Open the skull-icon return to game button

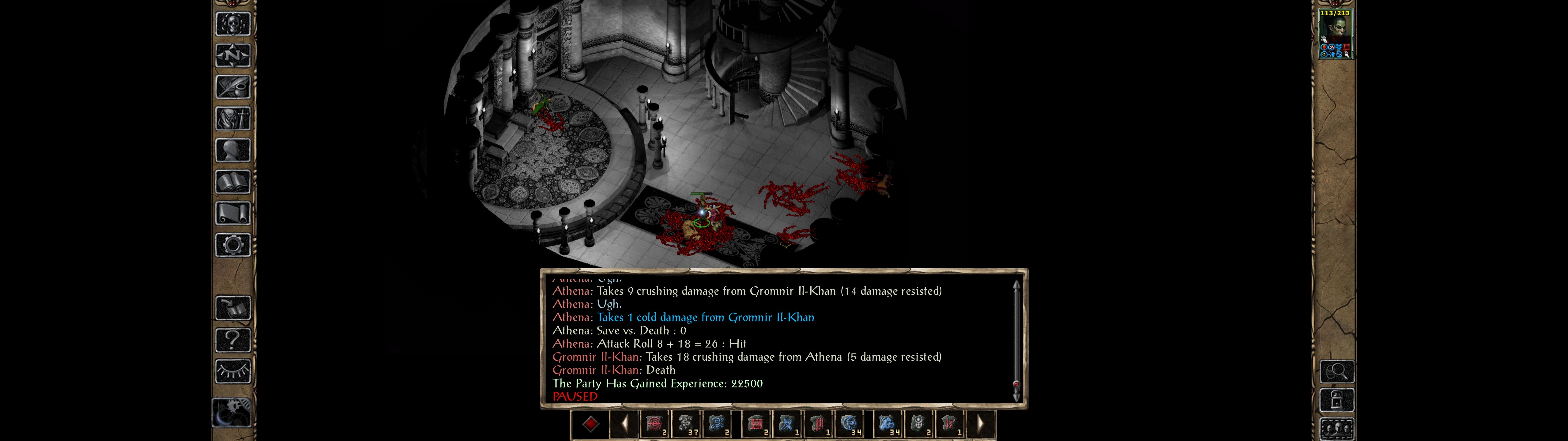point(232,24)
